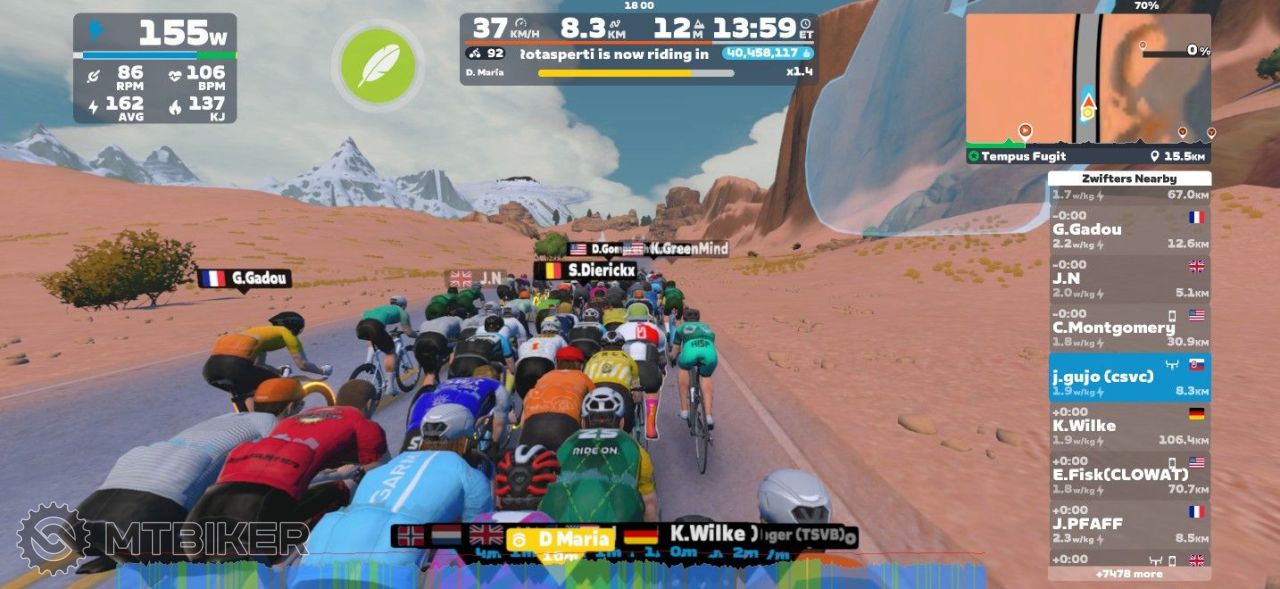Image resolution: width=1280 pixels, height=589 pixels.
Task: Activate the feather lightweight power-up
Action: tap(377, 65)
